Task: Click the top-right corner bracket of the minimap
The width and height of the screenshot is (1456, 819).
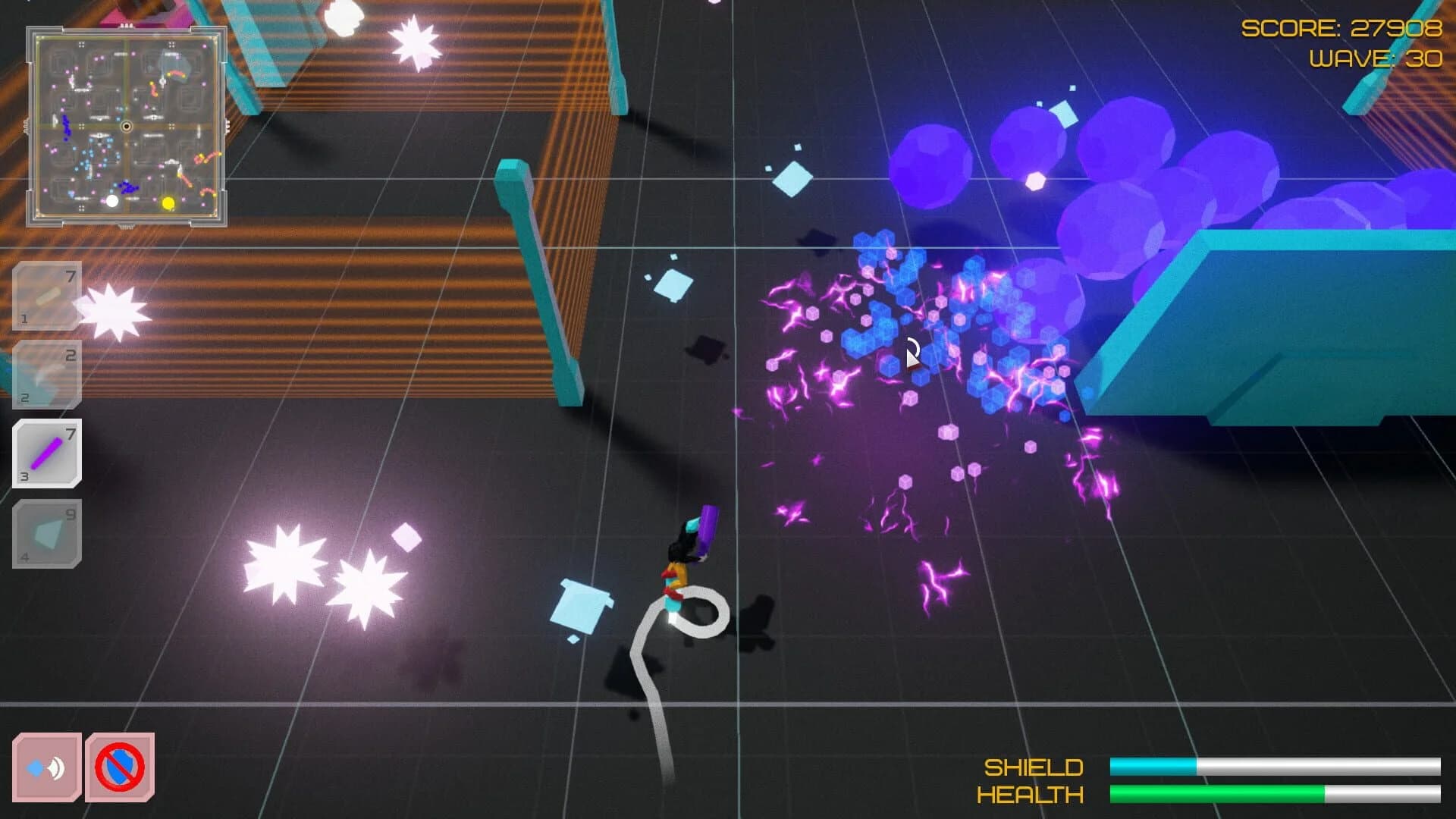Action: point(222,30)
